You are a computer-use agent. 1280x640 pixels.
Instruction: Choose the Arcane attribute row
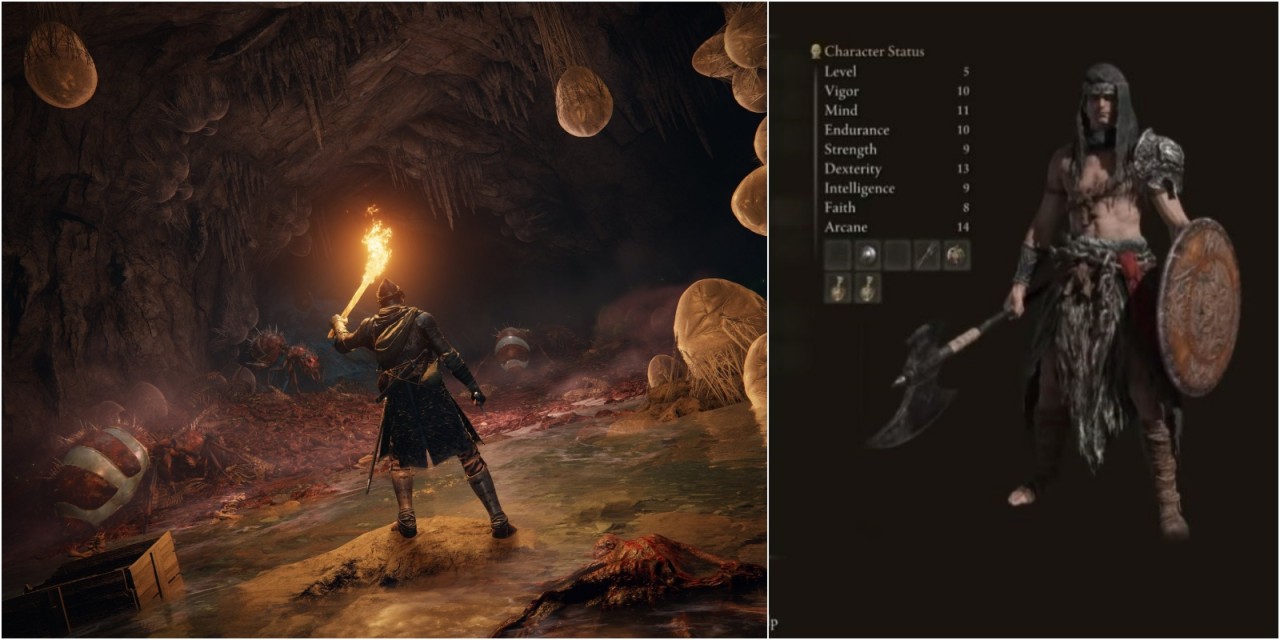coord(896,228)
